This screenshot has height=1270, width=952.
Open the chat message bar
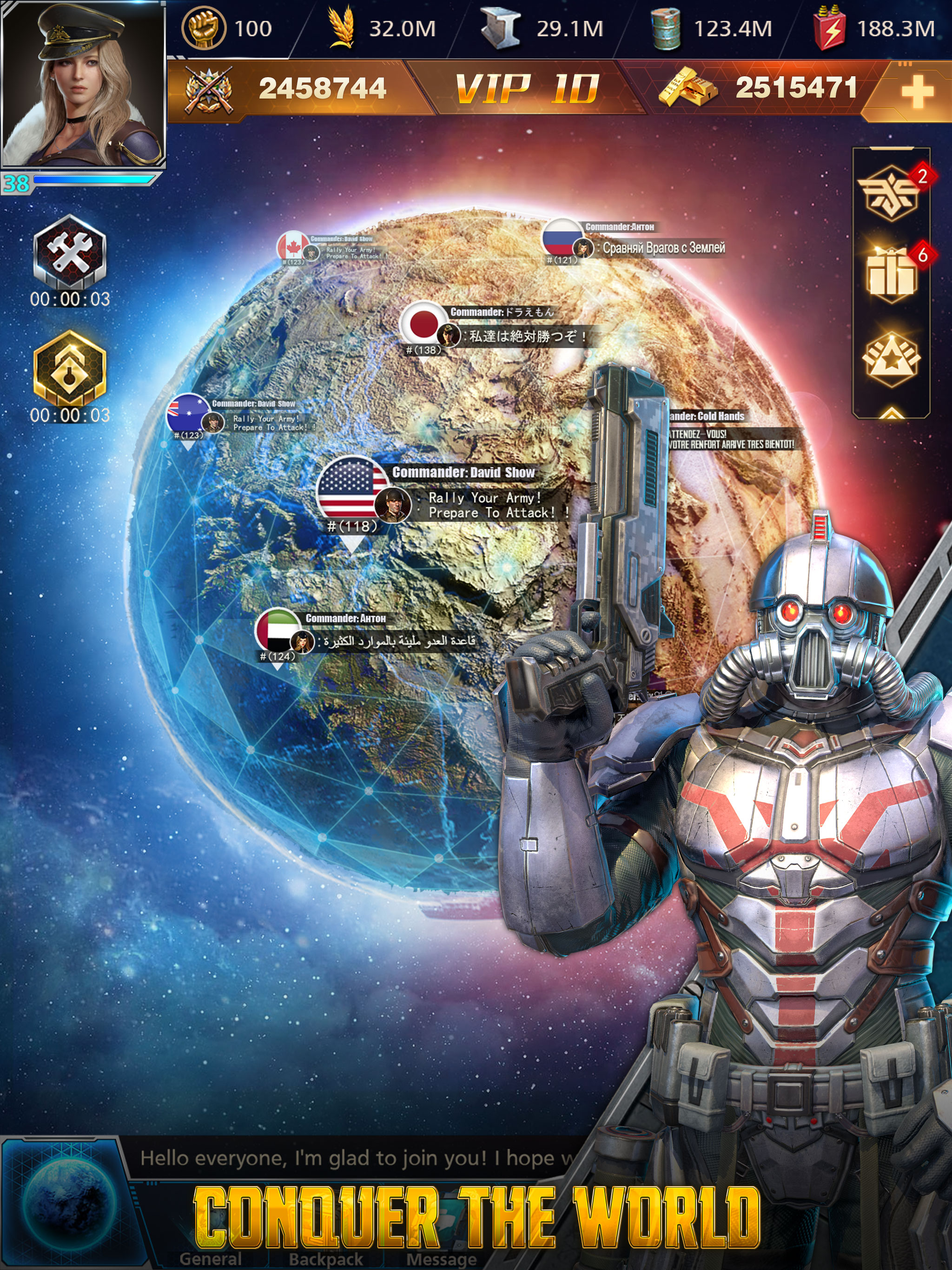(x=356, y=1158)
